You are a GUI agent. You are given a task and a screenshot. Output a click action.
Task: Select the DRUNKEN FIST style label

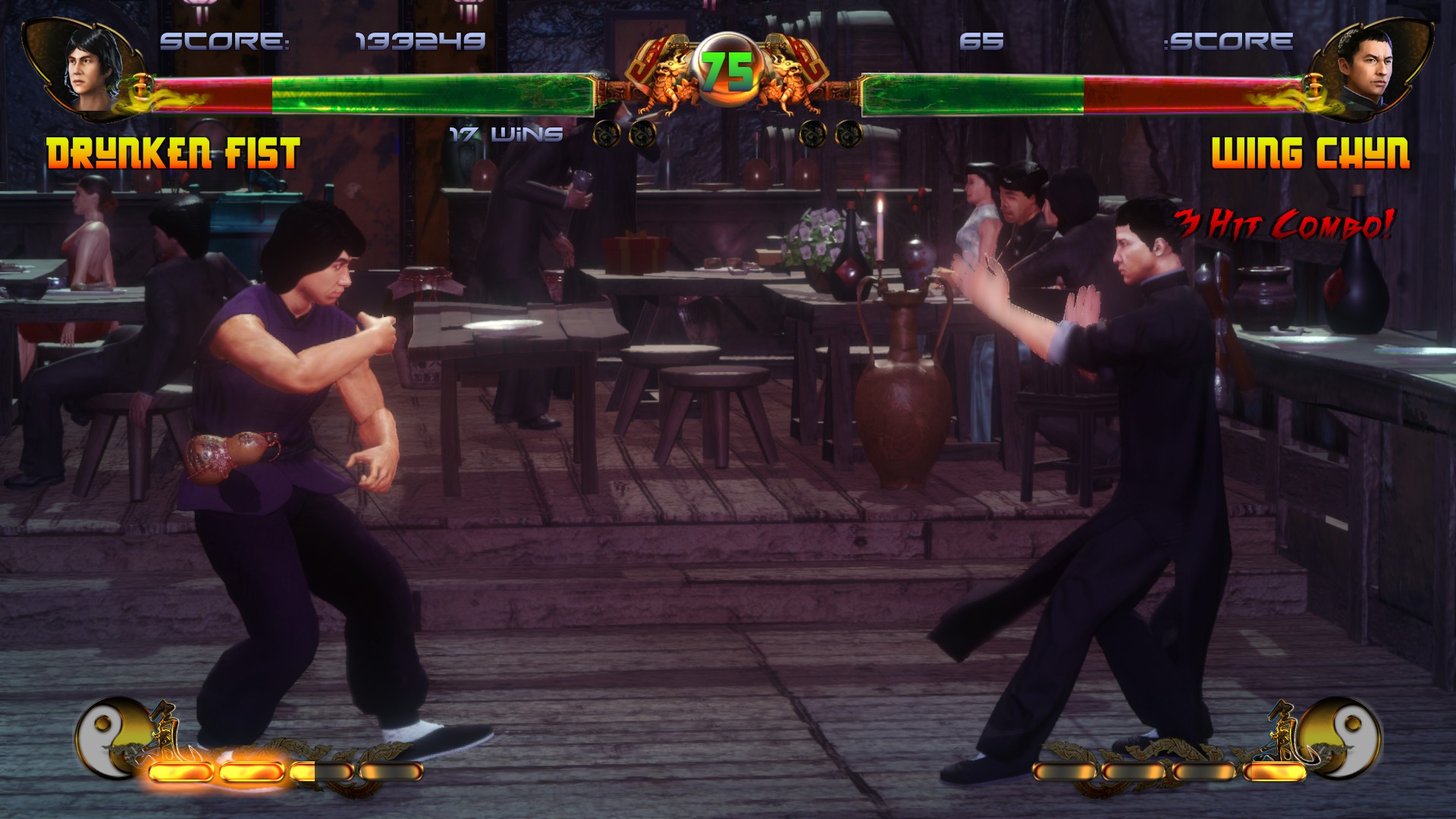pos(174,152)
